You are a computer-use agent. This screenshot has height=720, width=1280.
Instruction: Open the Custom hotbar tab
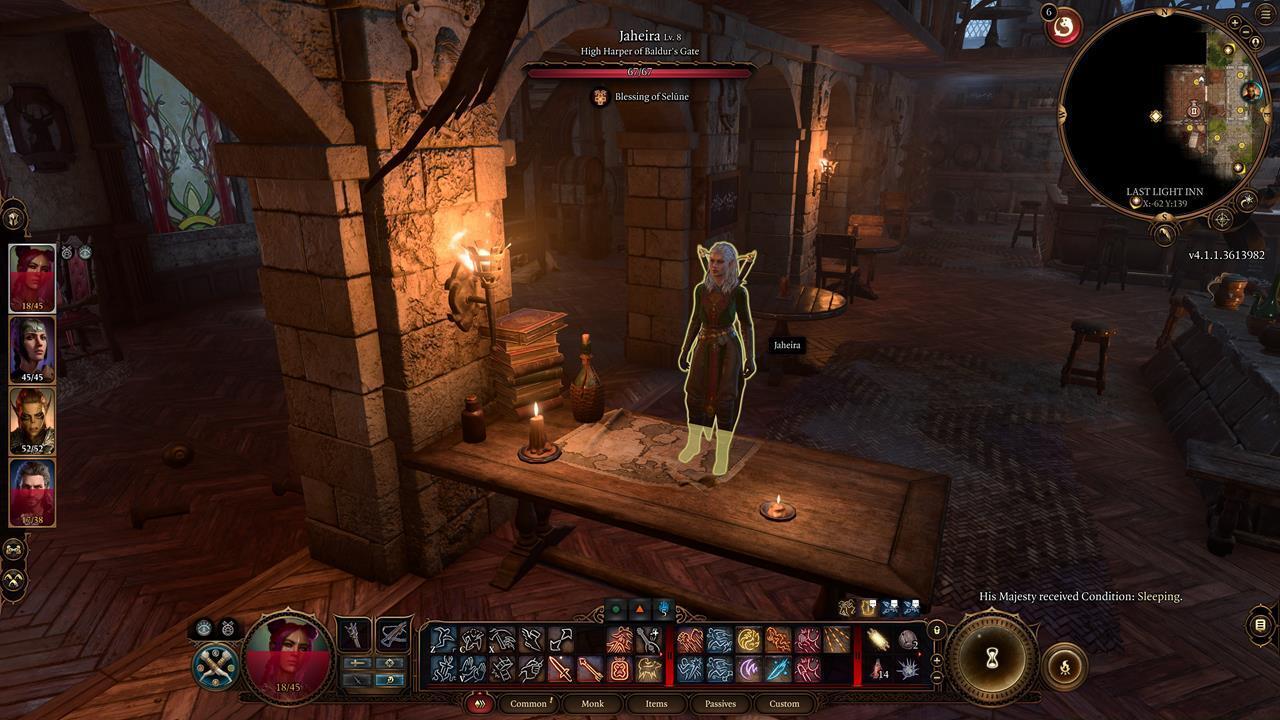785,703
